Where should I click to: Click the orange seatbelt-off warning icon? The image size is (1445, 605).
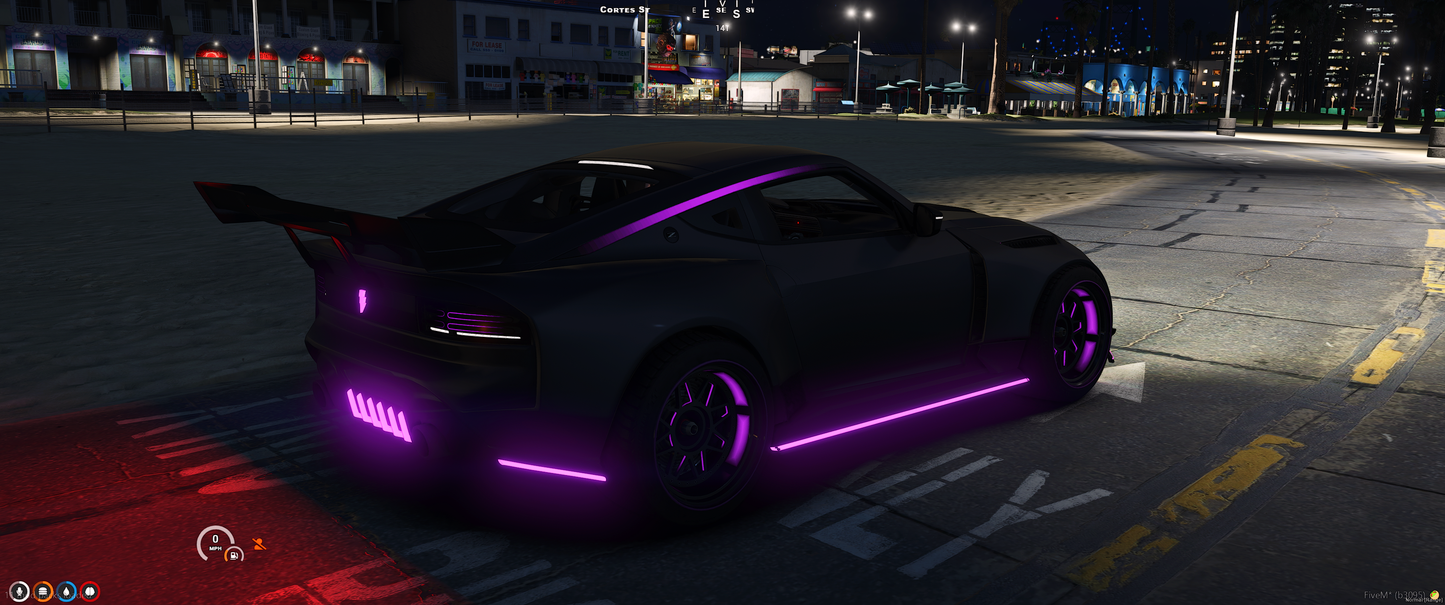click(x=260, y=544)
